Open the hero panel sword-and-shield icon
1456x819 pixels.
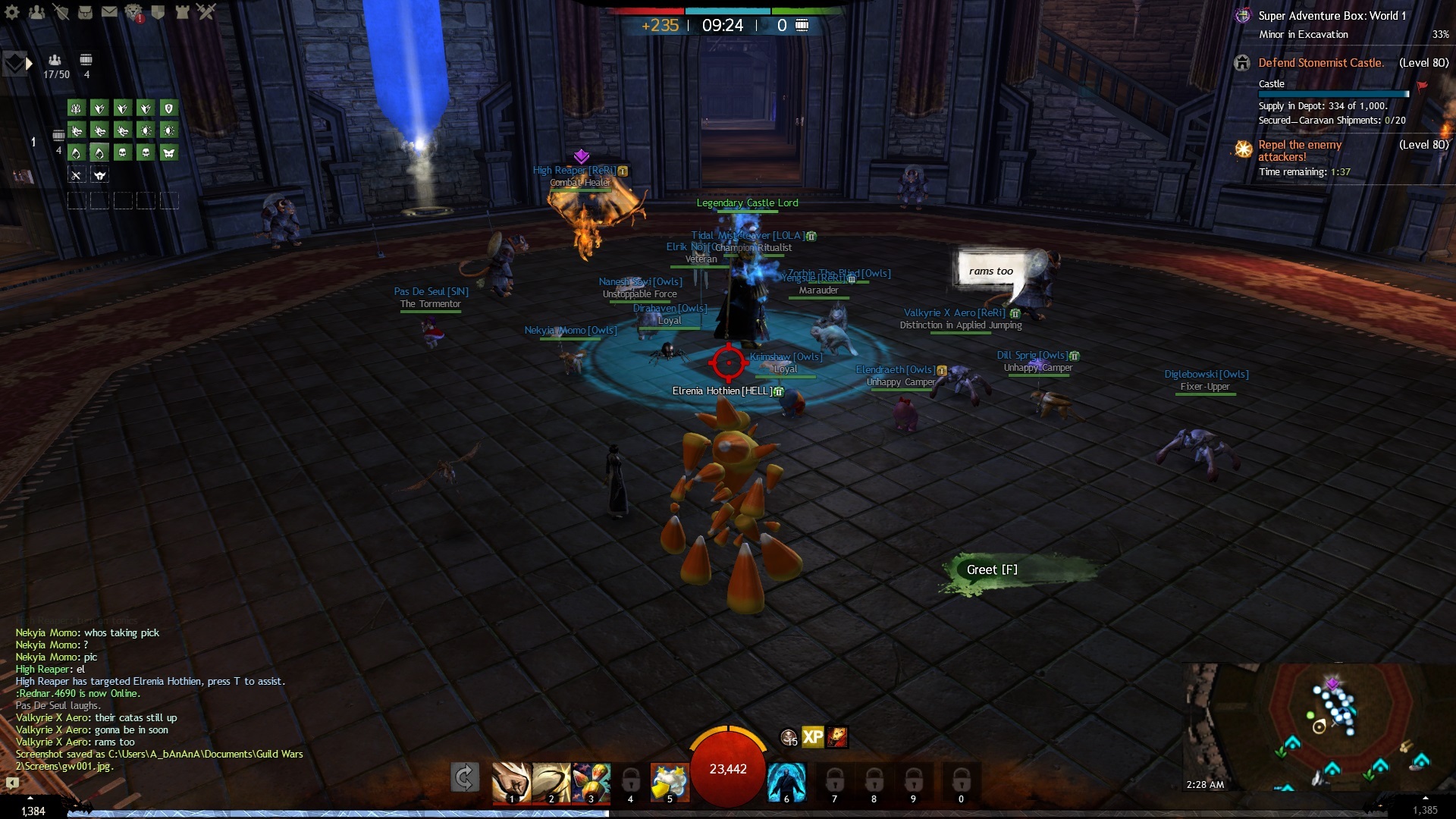point(61,12)
